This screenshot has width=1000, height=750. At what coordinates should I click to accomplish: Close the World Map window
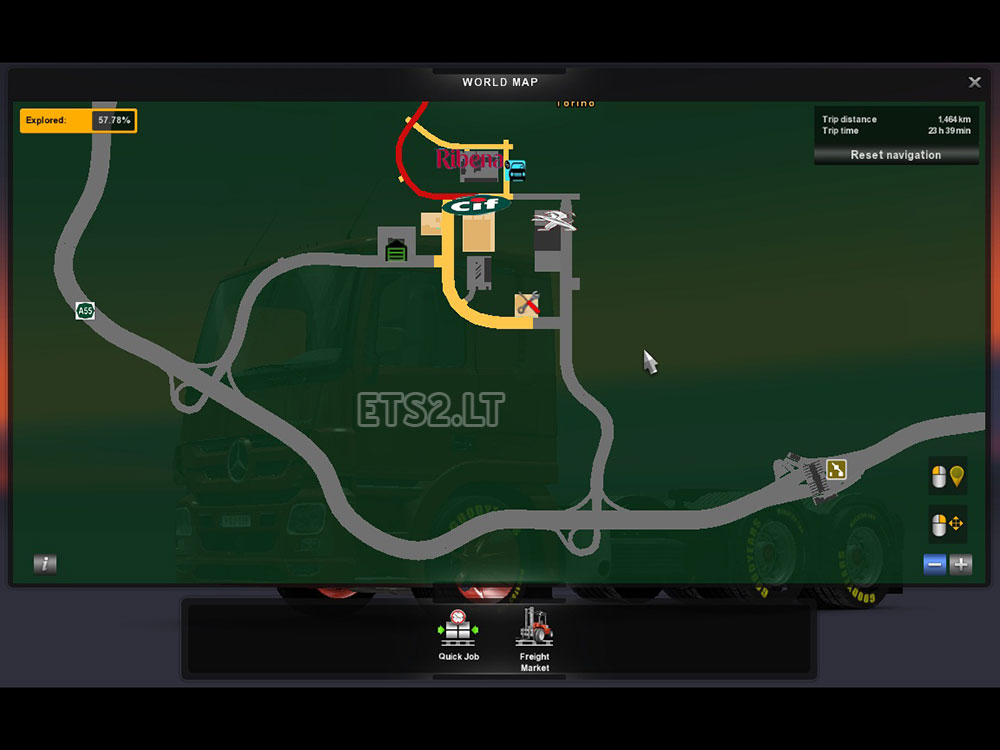974,82
